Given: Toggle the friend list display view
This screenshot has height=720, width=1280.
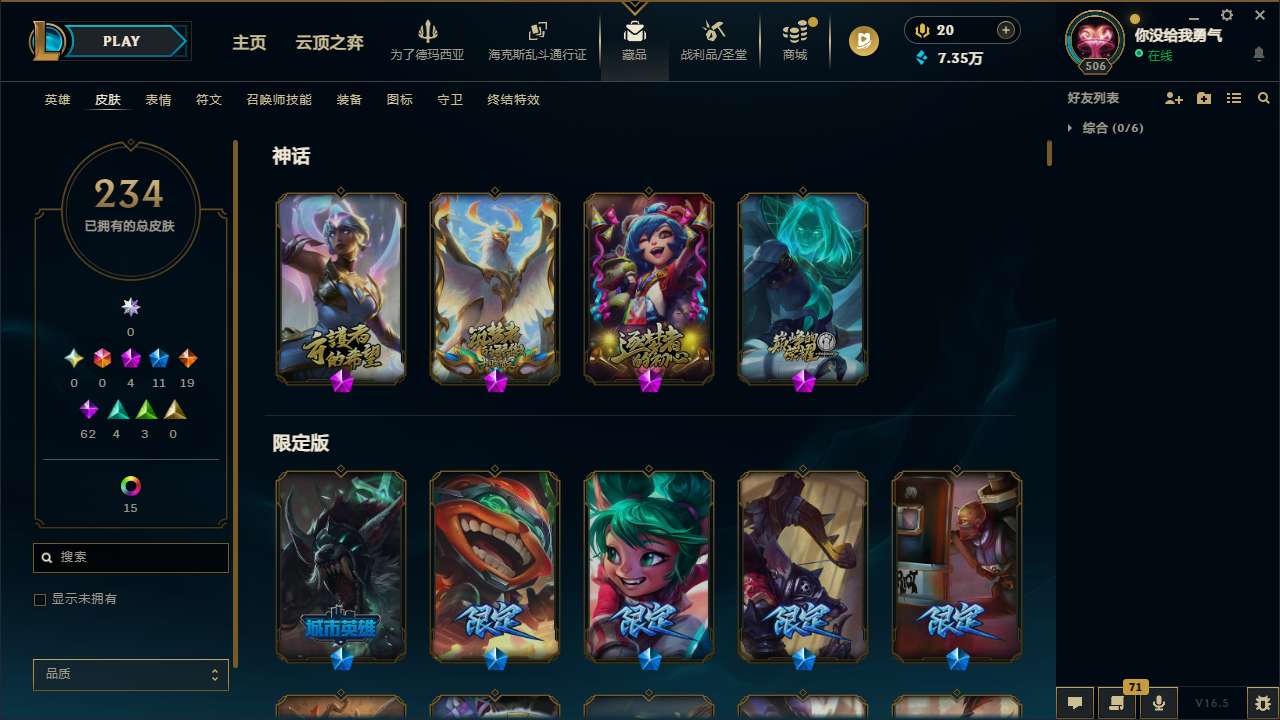Looking at the screenshot, I should 1233,98.
